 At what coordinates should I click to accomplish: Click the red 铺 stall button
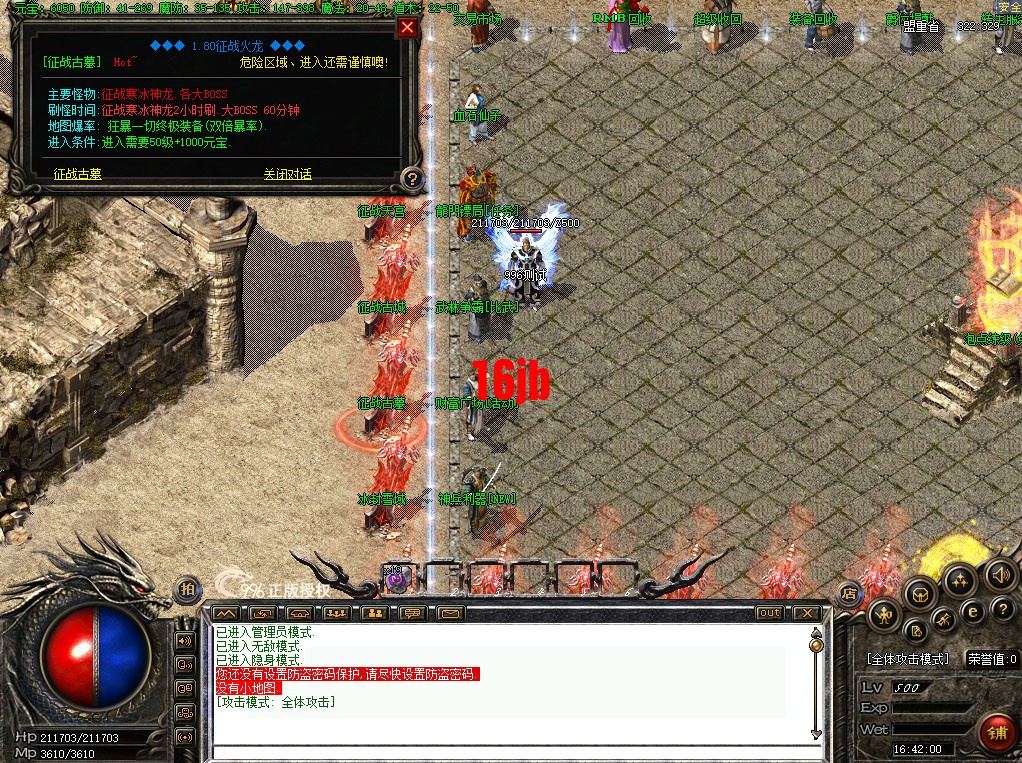(995, 730)
